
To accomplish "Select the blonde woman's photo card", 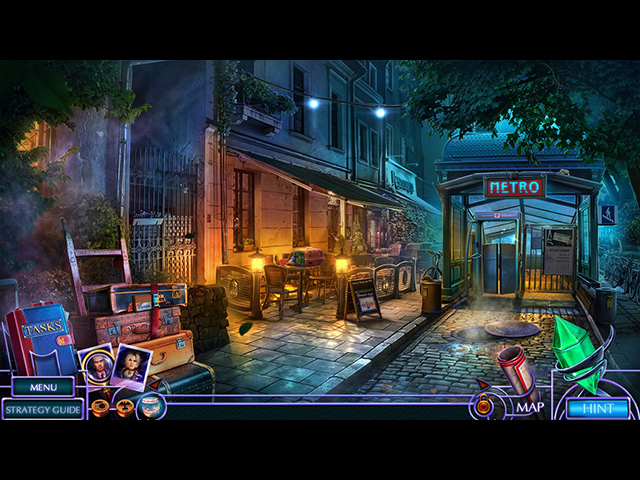I will coord(132,364).
